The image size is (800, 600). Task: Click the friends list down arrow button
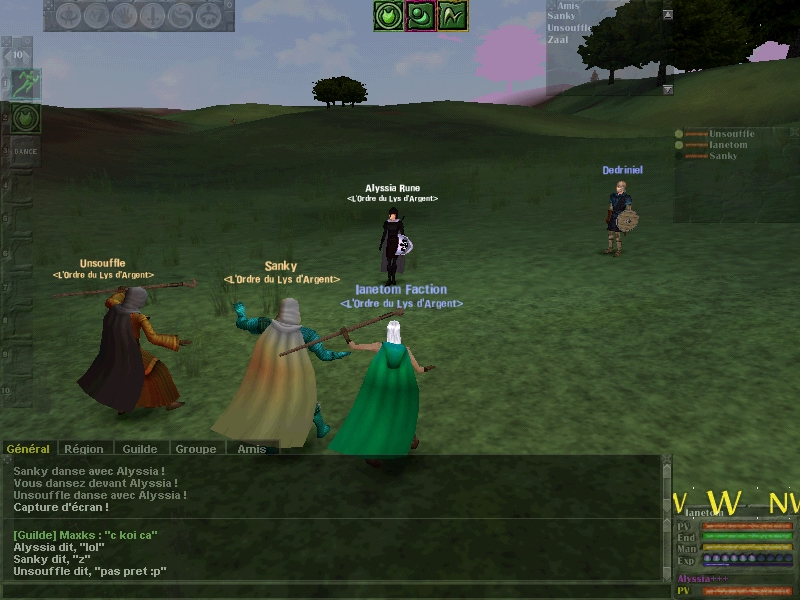coord(668,89)
